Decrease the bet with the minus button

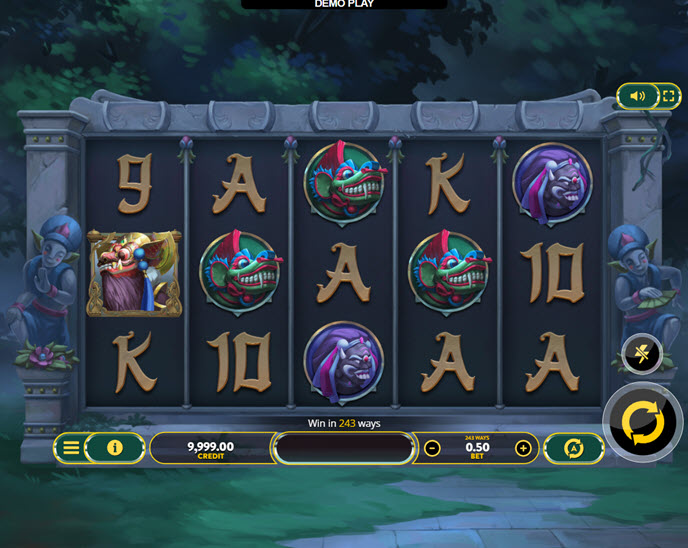tap(432, 448)
